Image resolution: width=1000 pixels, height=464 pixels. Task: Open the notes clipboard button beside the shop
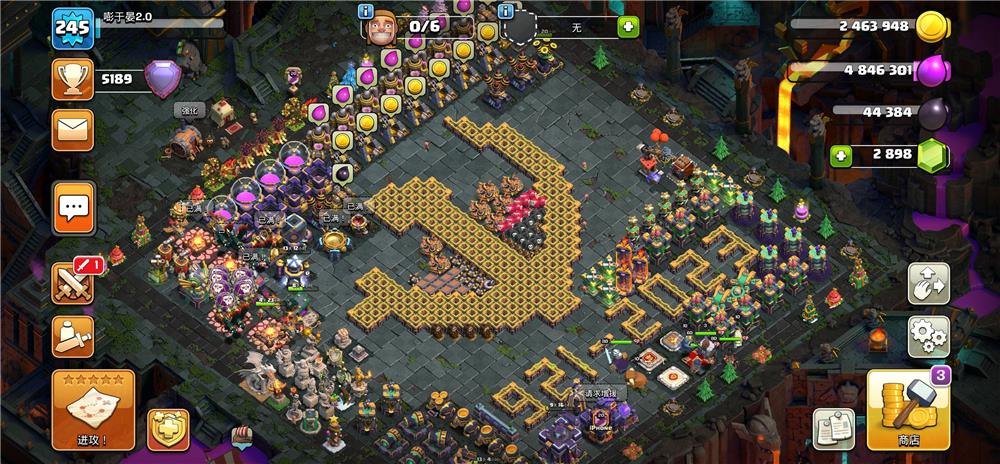(832, 428)
